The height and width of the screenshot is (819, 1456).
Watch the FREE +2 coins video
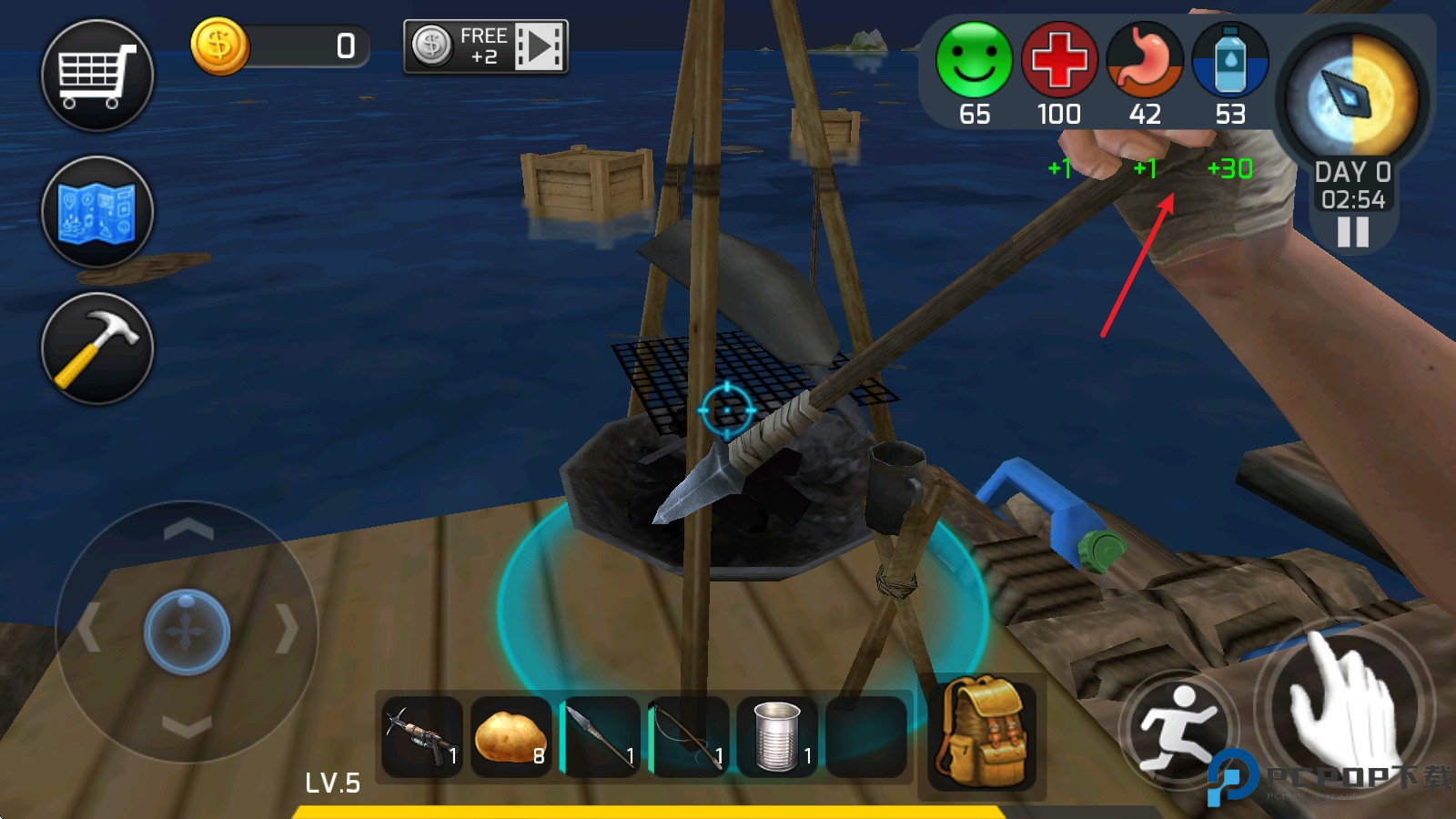(x=486, y=46)
